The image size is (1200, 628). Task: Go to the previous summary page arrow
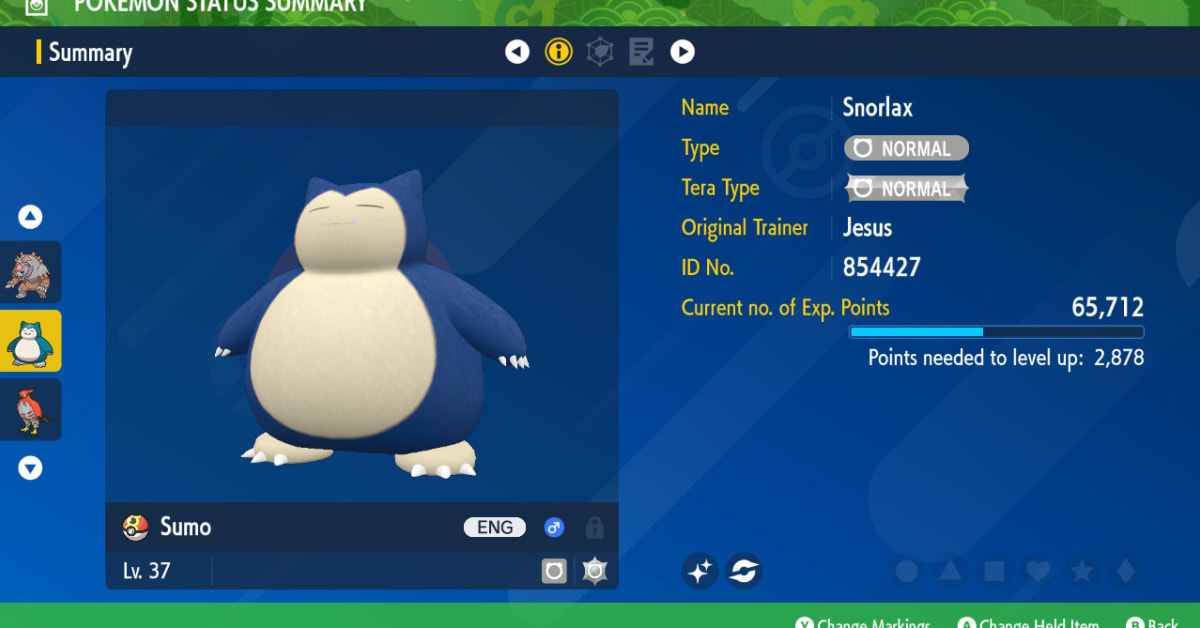click(x=517, y=52)
